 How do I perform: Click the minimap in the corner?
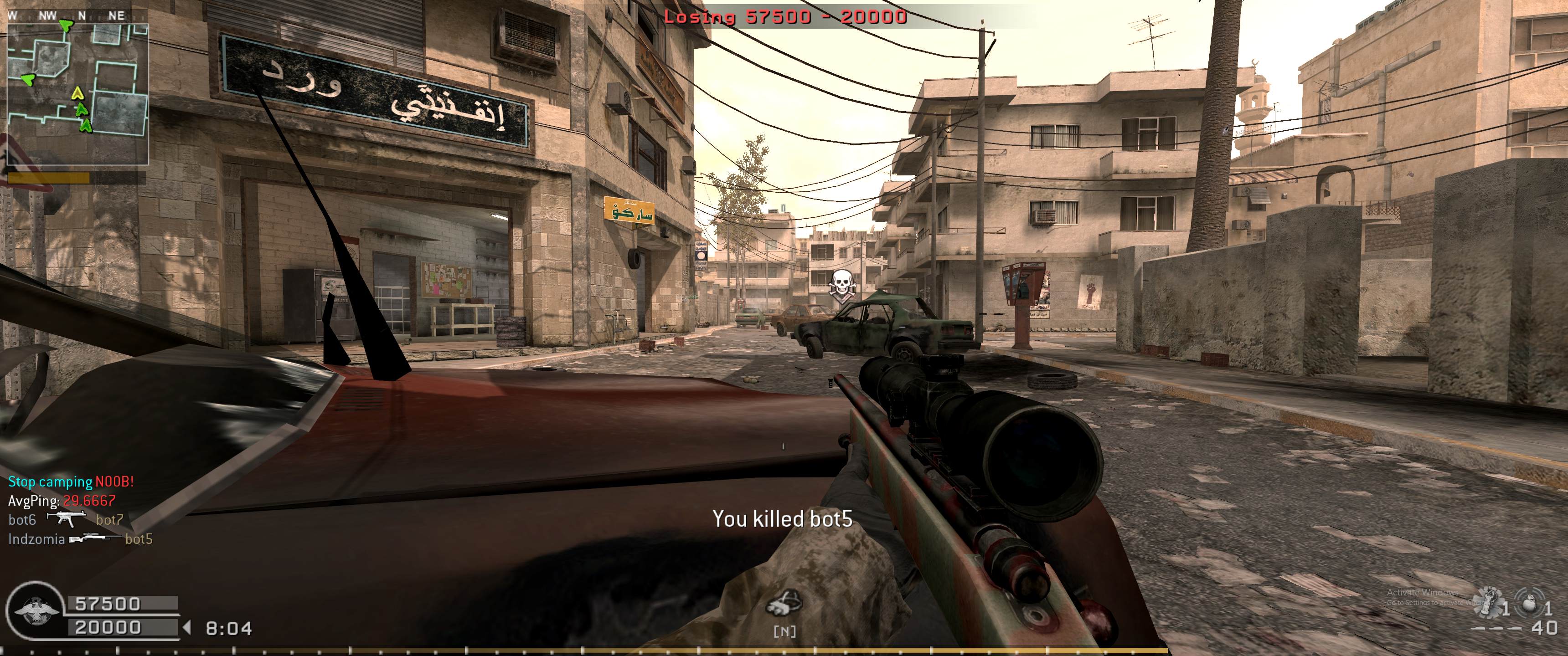pyautogui.click(x=78, y=94)
